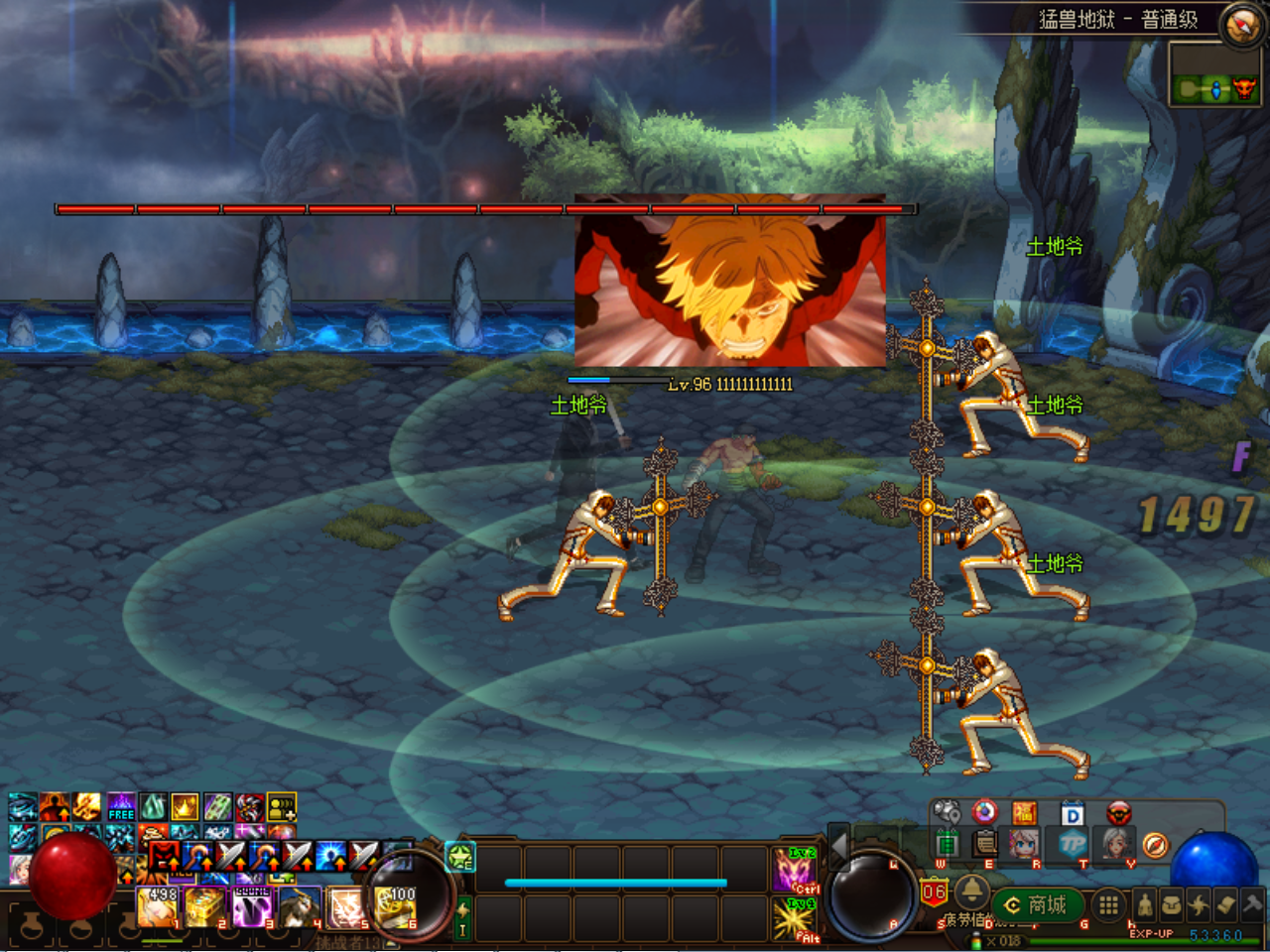Open the backpack inventory button
1270x952 pixels.
pos(1172,904)
